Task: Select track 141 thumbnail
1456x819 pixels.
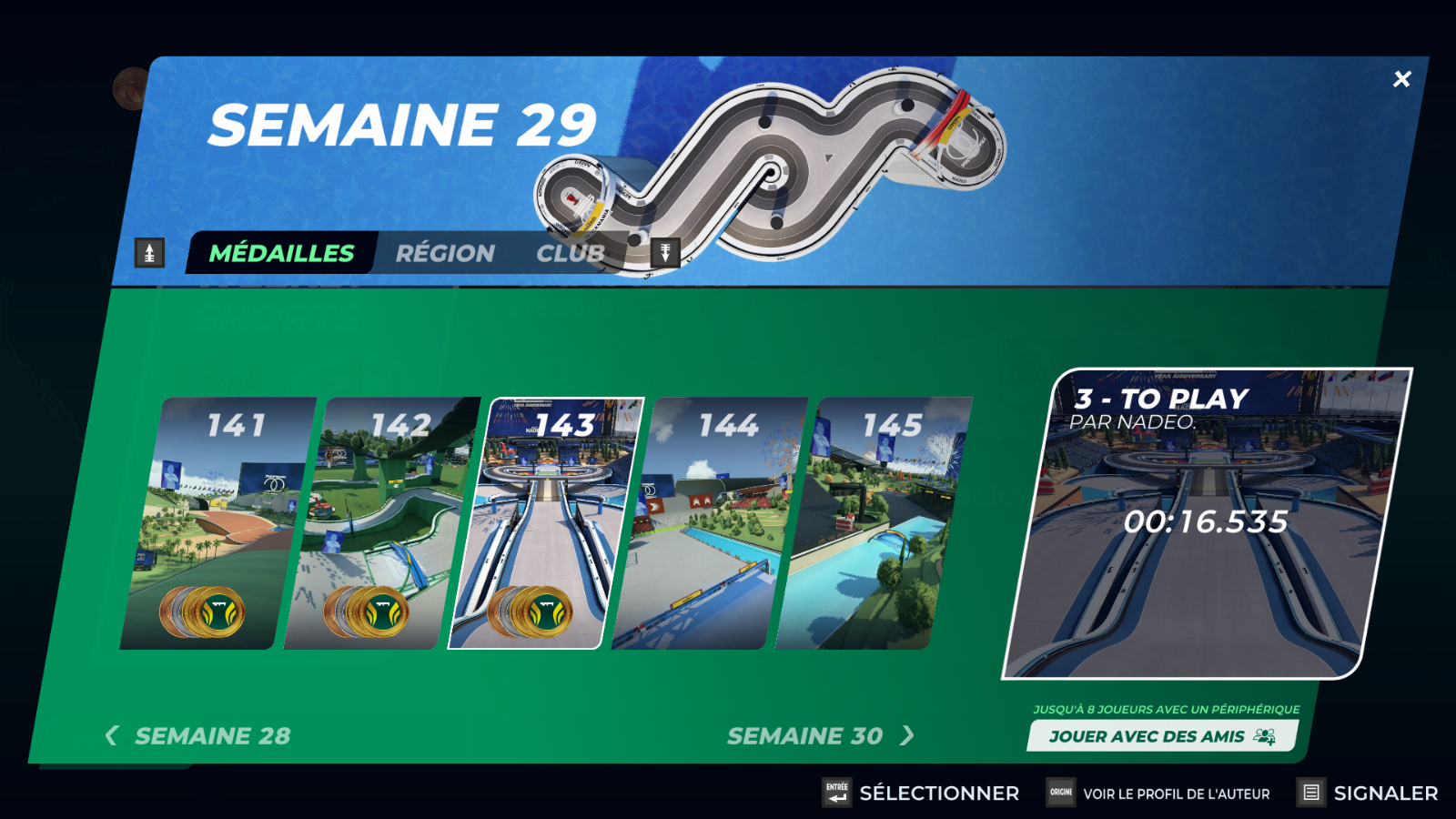Action: (x=218, y=523)
